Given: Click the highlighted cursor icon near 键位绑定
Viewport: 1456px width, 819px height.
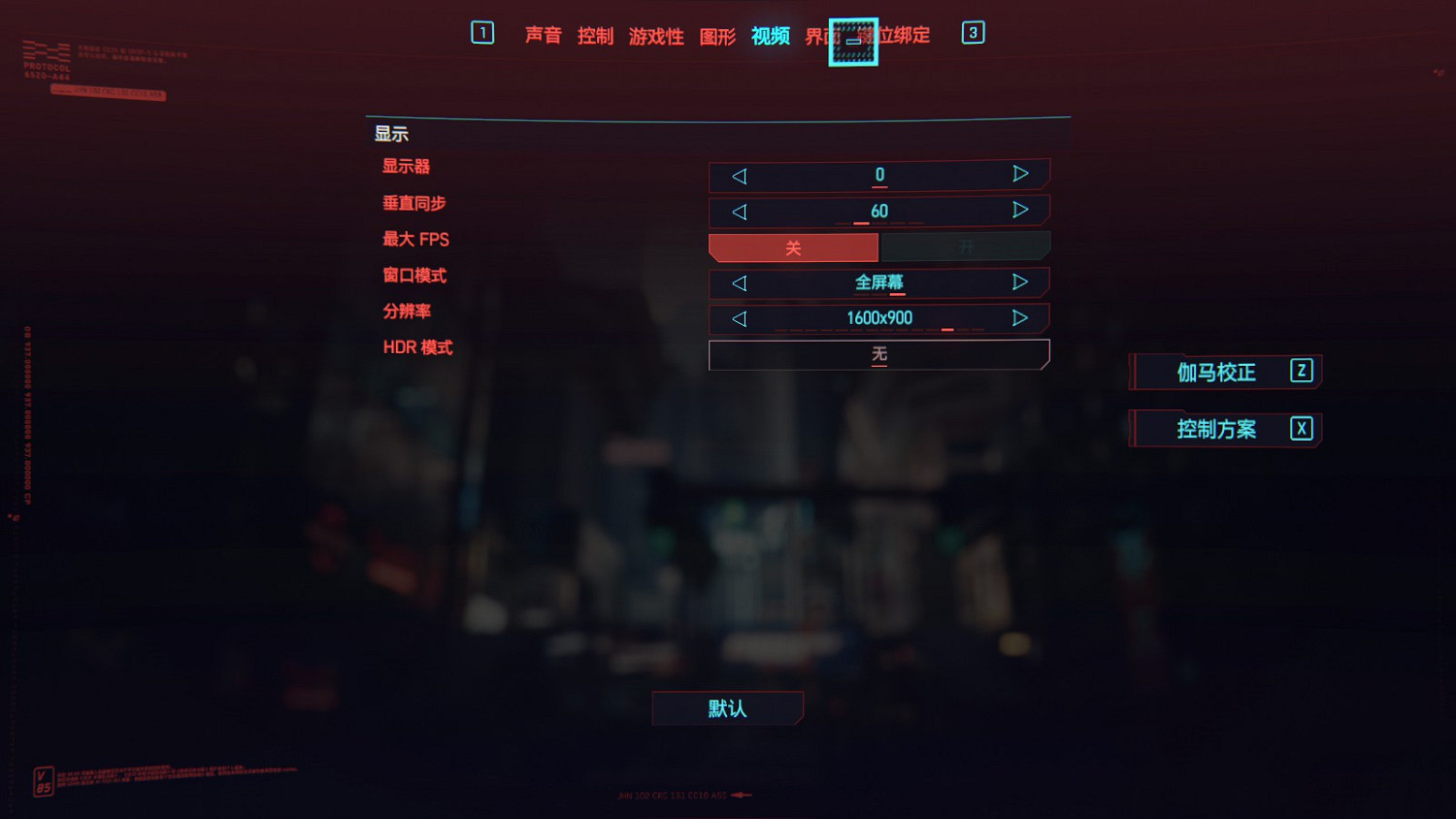Looking at the screenshot, I should [853, 41].
